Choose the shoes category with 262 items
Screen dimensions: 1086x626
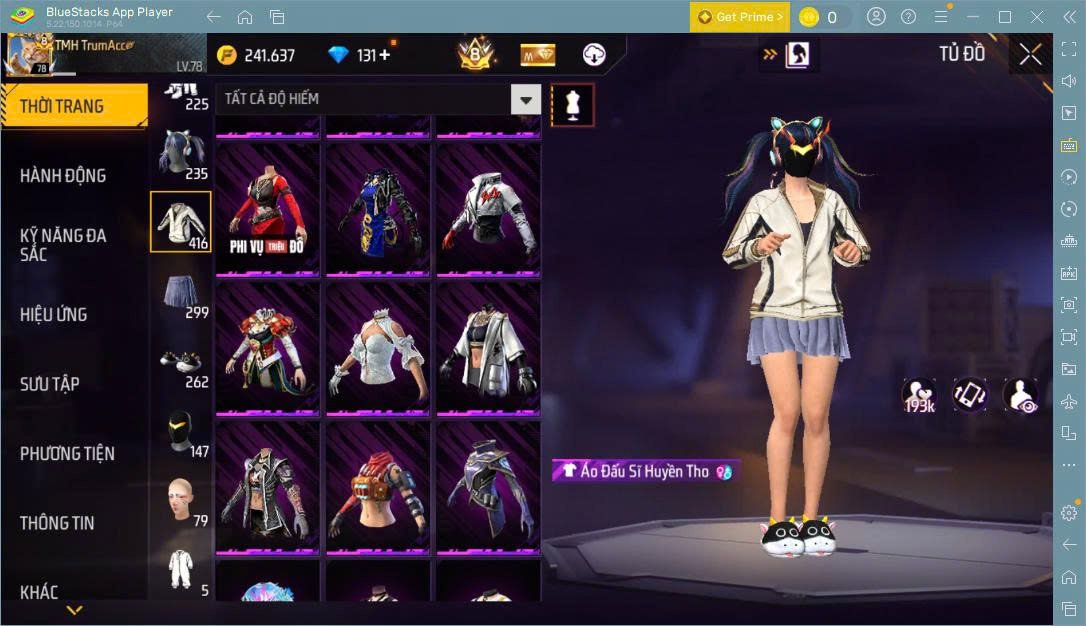181,366
